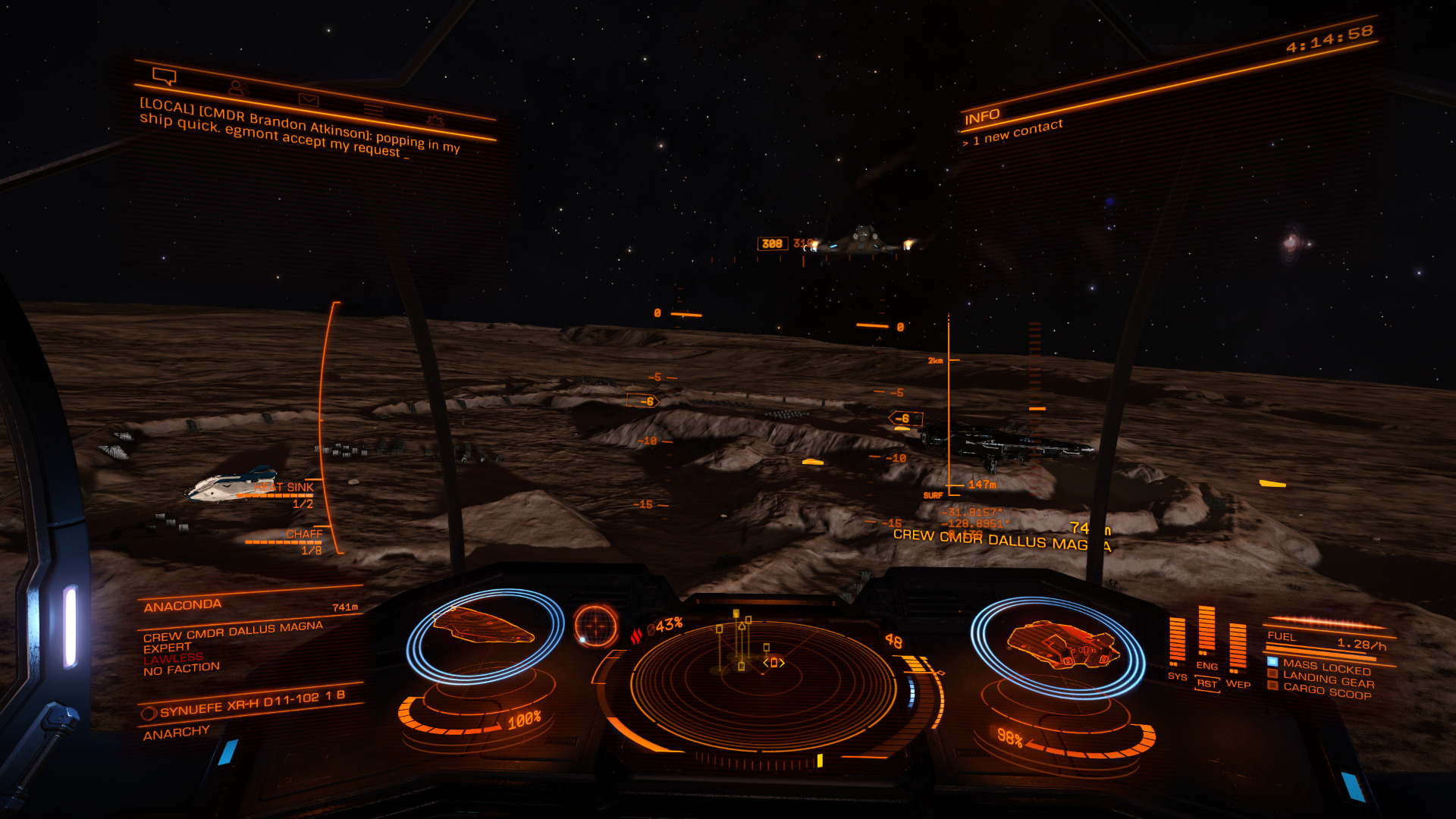Viewport: 1456px width, 819px height.
Task: Toggle the Landing Gear indicator
Action: tap(1327, 679)
